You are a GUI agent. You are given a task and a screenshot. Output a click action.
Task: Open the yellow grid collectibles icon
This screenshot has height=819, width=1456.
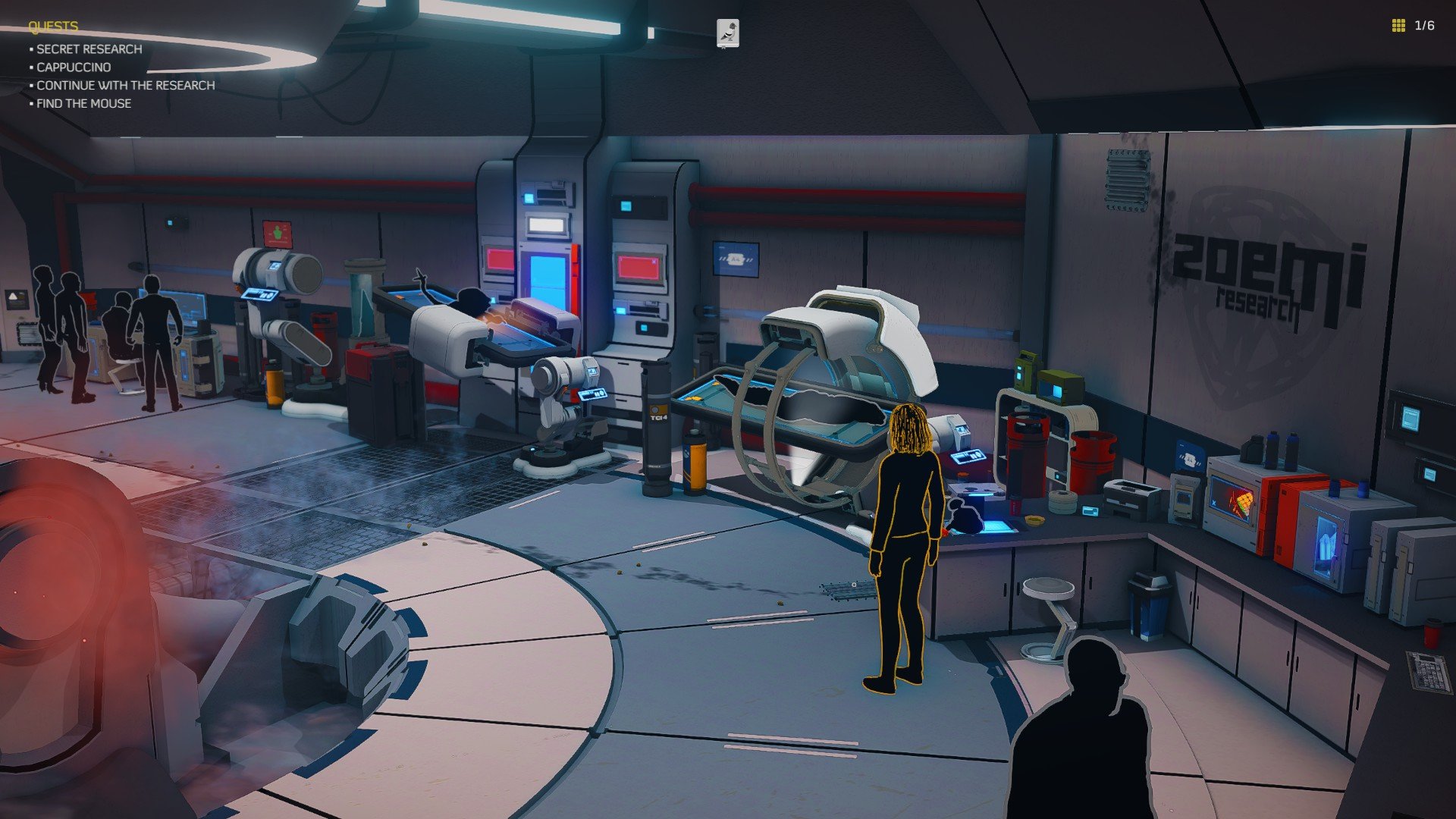(1398, 26)
